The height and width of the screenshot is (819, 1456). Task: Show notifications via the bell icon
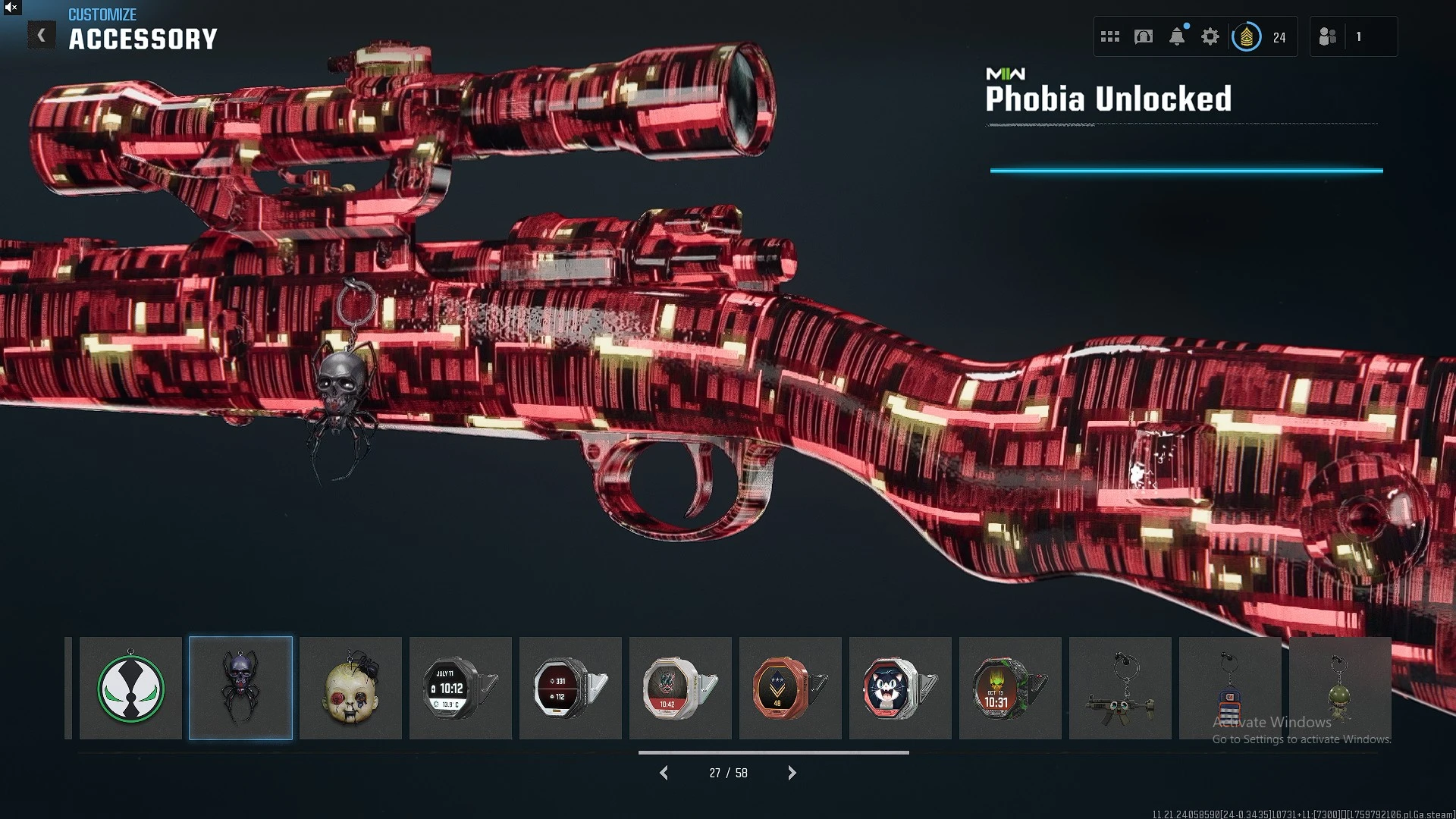click(1177, 36)
